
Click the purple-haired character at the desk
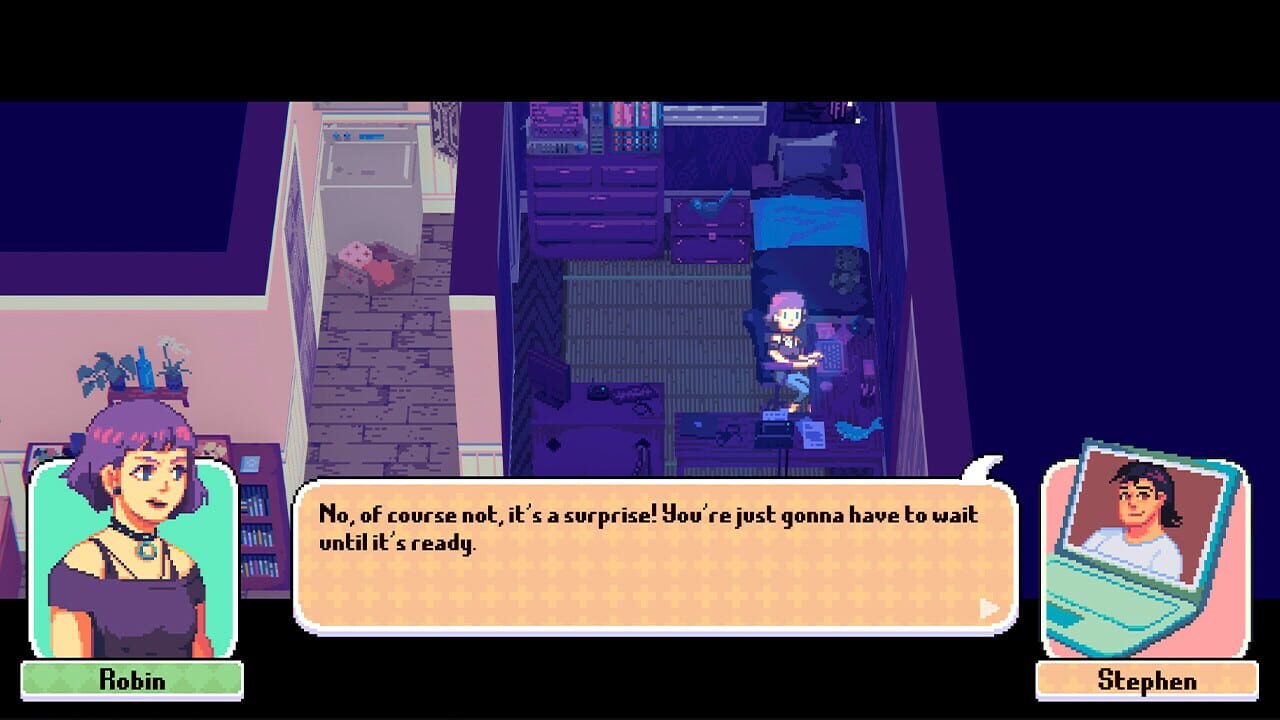pyautogui.click(x=787, y=330)
